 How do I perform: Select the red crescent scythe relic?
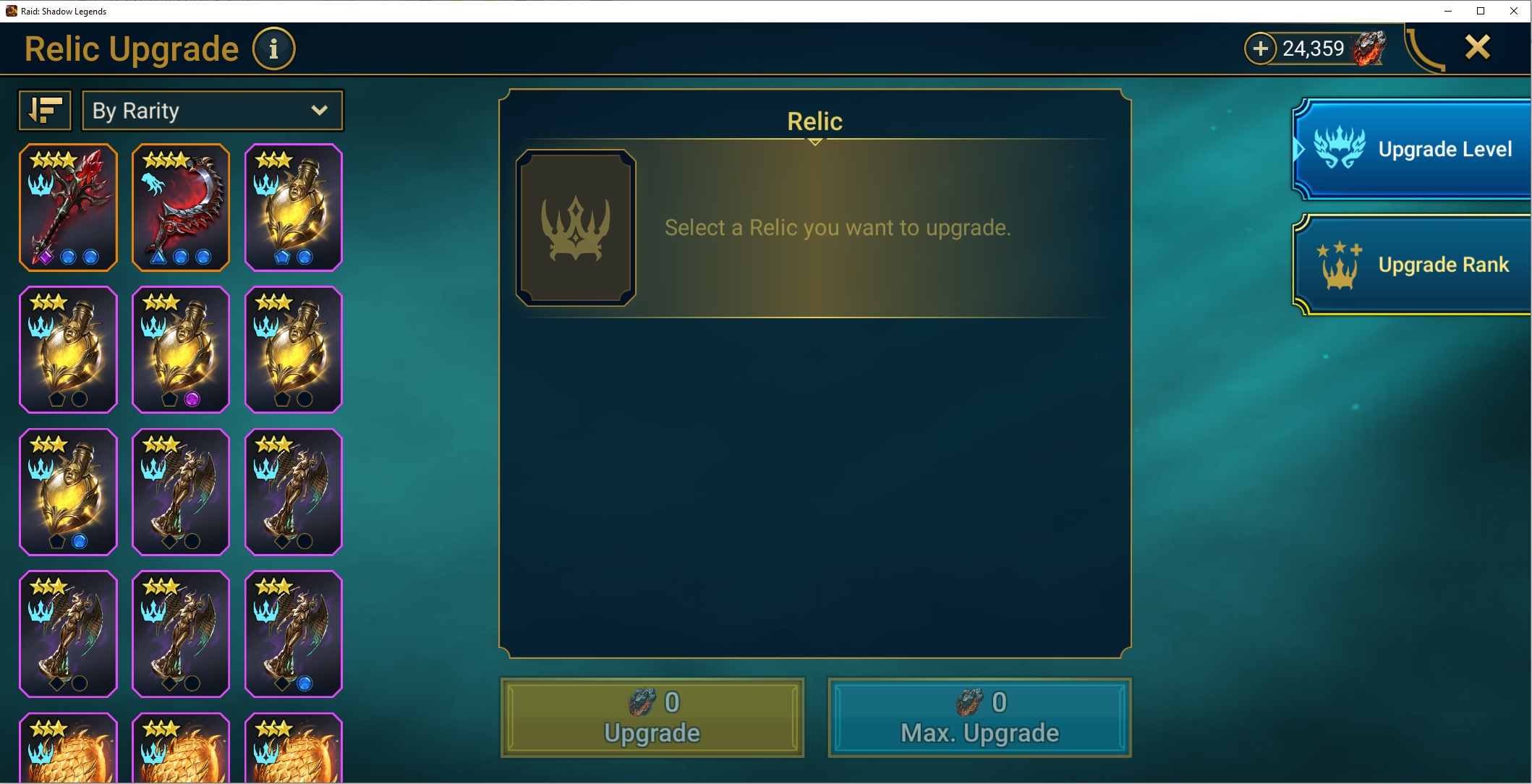click(181, 208)
